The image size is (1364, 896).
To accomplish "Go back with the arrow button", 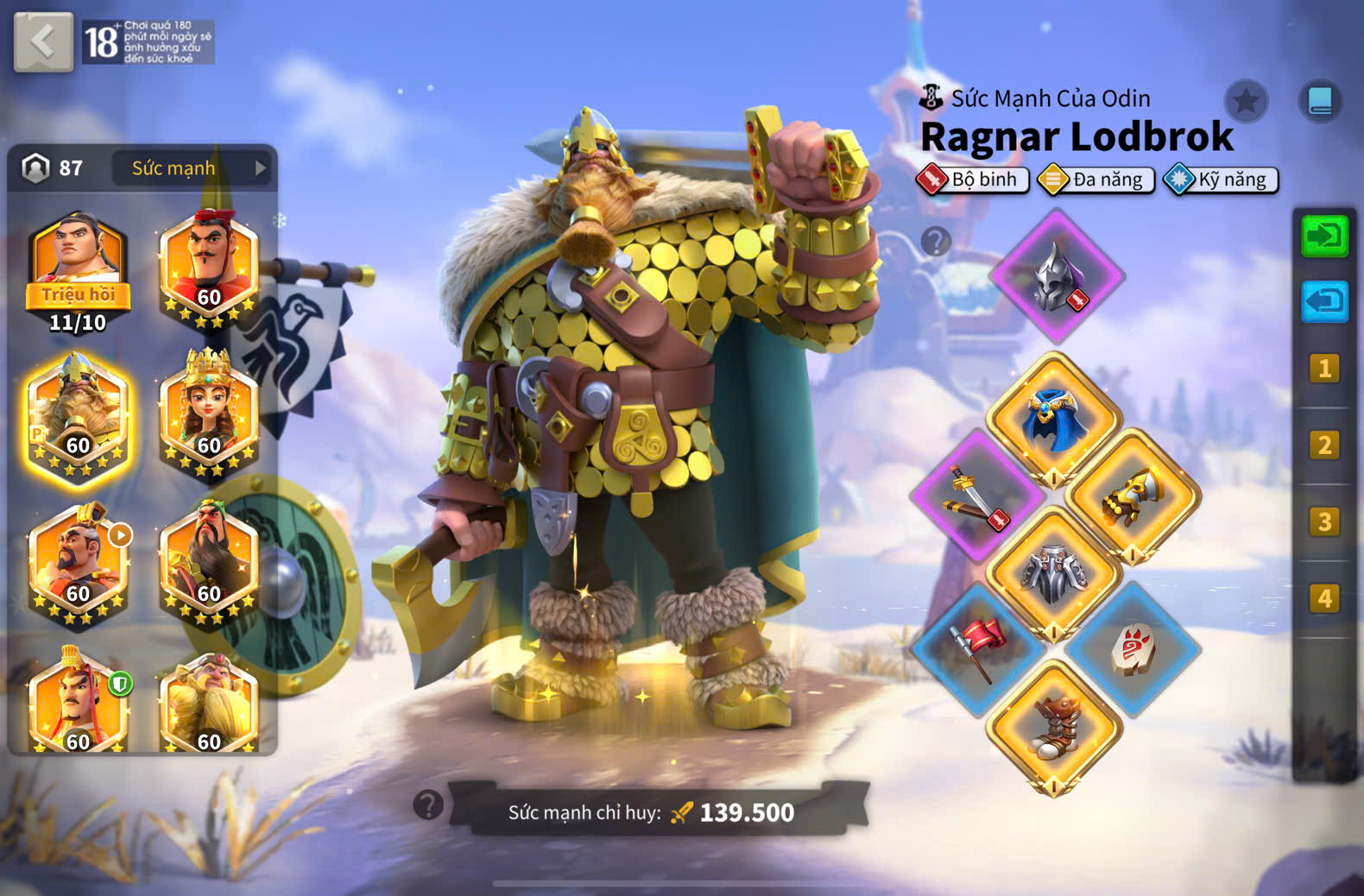I will pos(43,41).
